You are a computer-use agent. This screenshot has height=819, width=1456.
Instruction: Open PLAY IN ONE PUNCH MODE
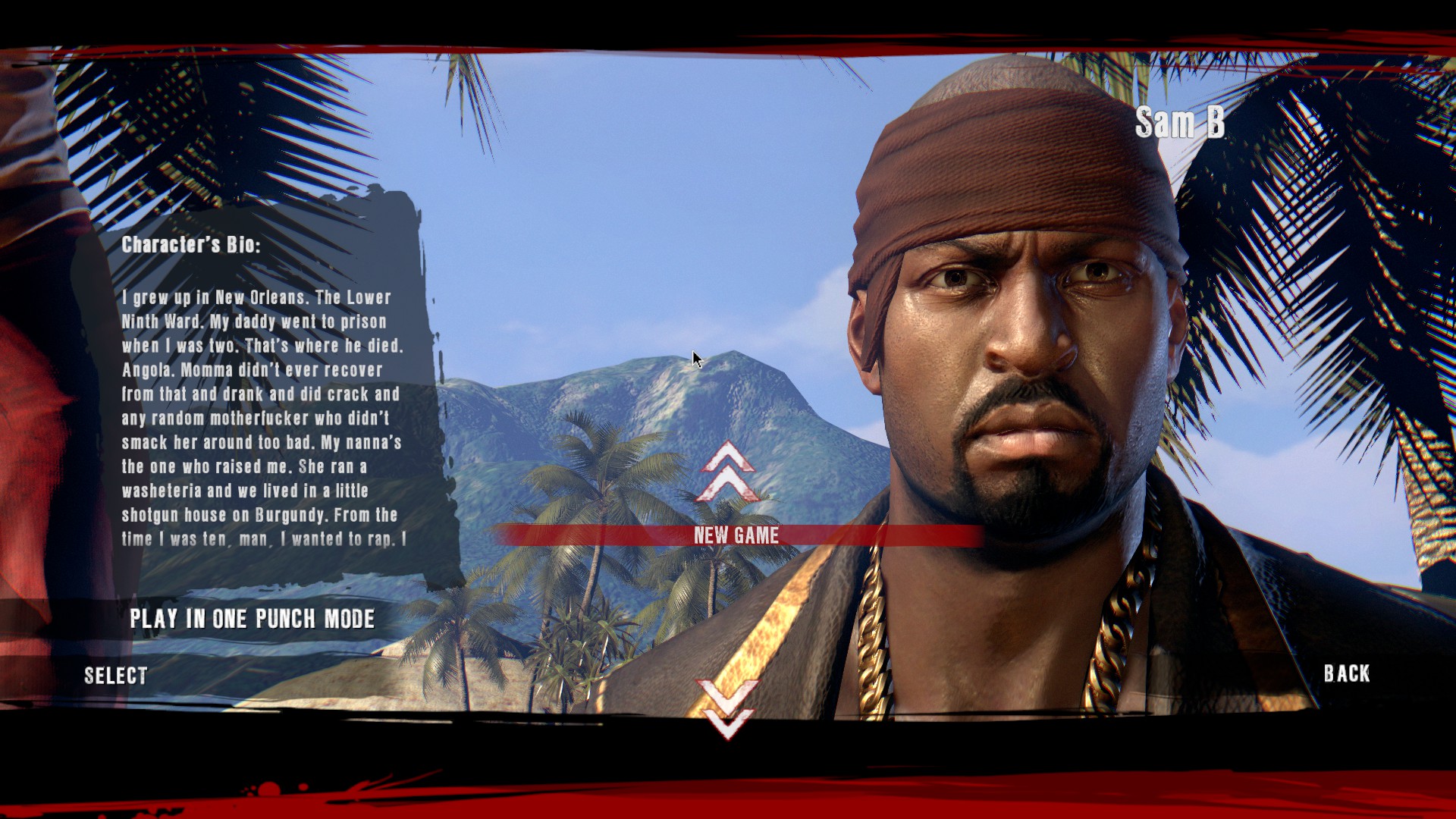tap(253, 620)
